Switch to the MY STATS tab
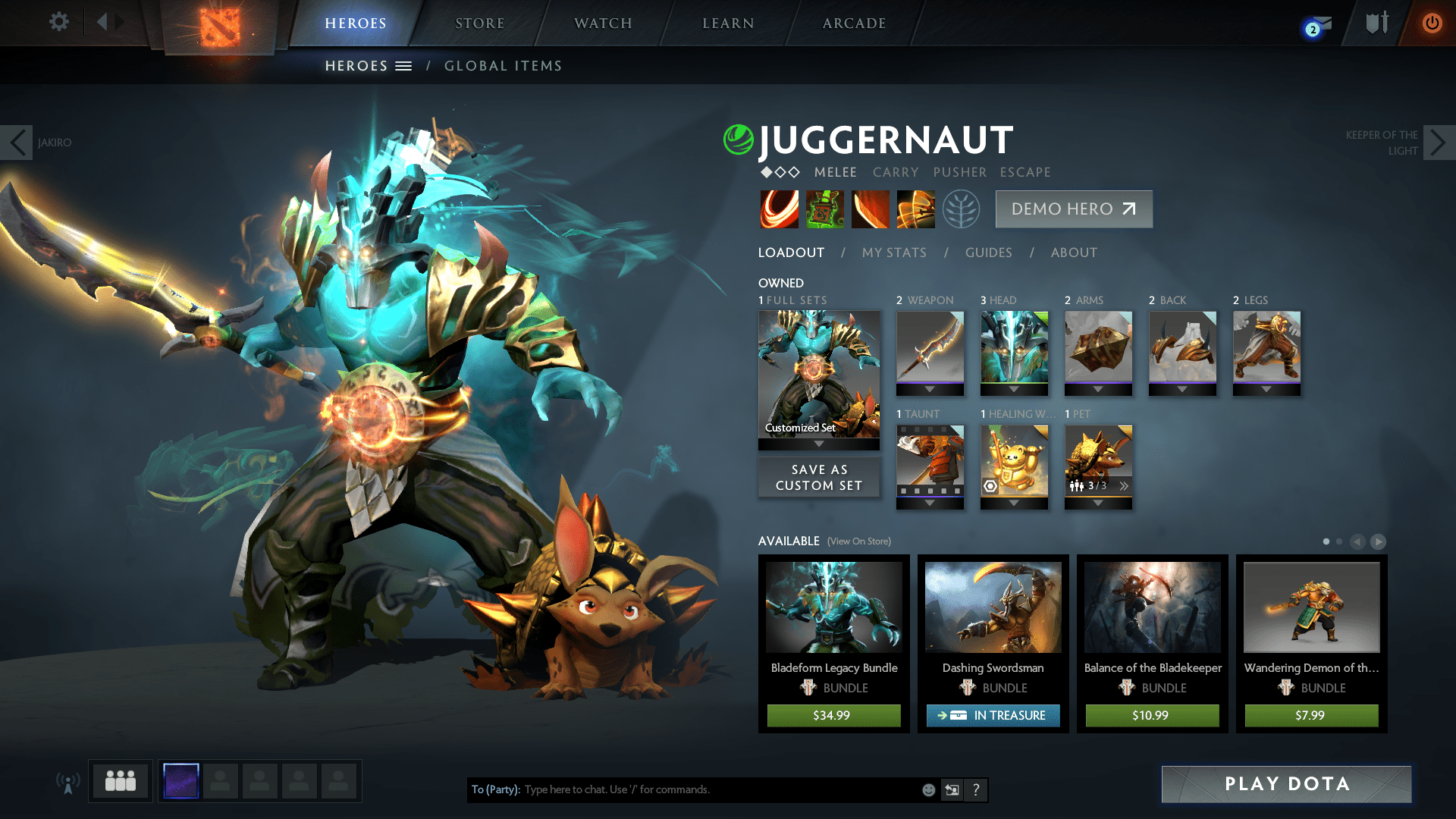The height and width of the screenshot is (819, 1456). [x=893, y=253]
